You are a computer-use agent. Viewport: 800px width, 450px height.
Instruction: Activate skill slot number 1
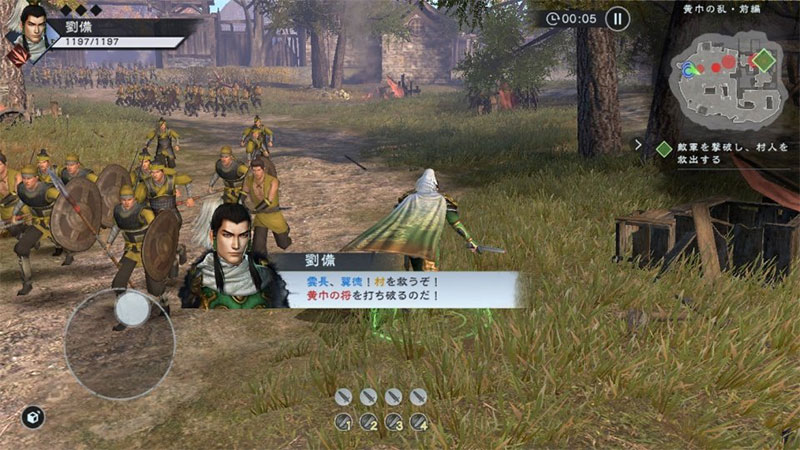pos(343,422)
